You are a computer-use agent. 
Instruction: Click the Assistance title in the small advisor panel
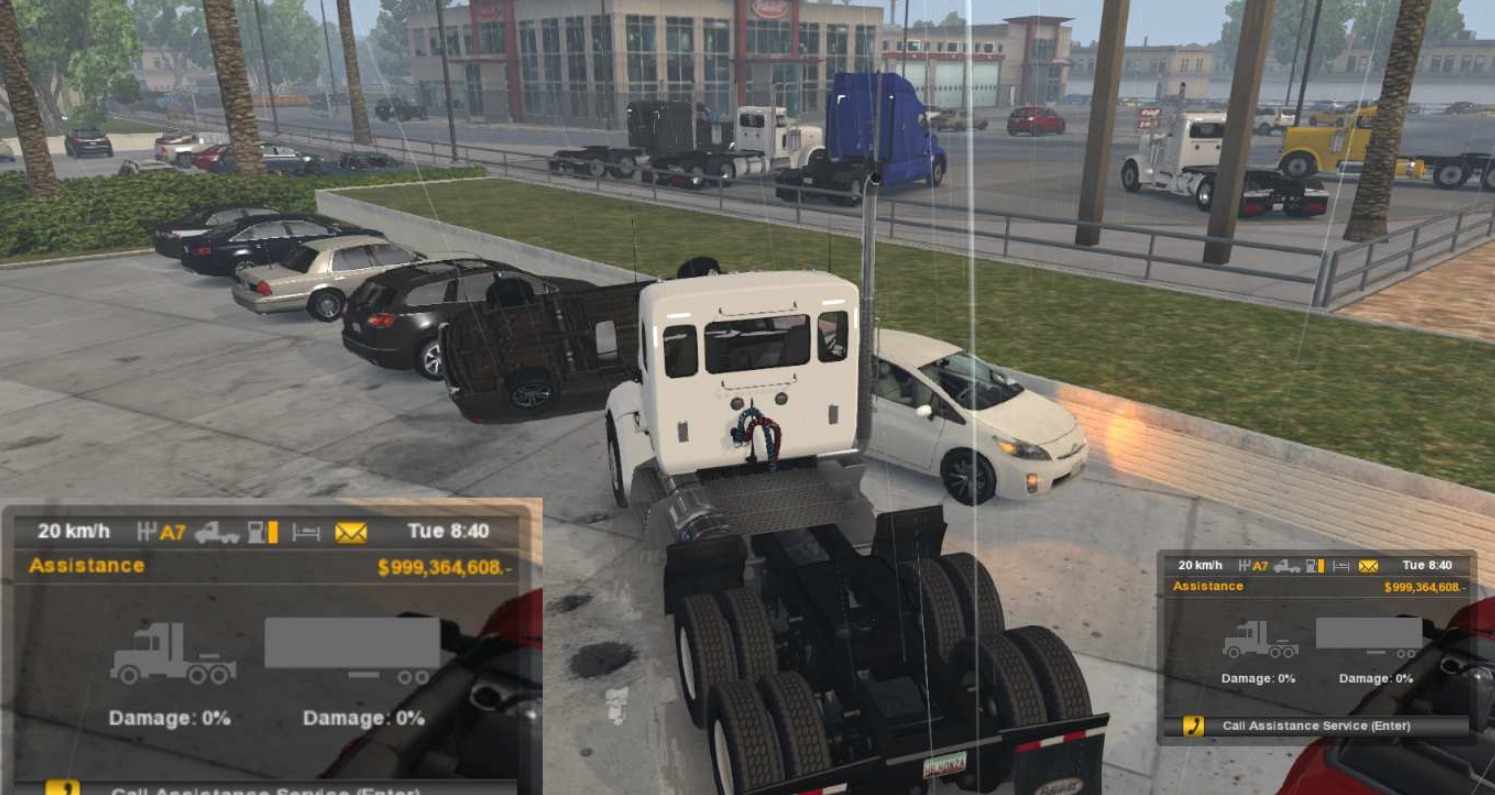point(1208,586)
